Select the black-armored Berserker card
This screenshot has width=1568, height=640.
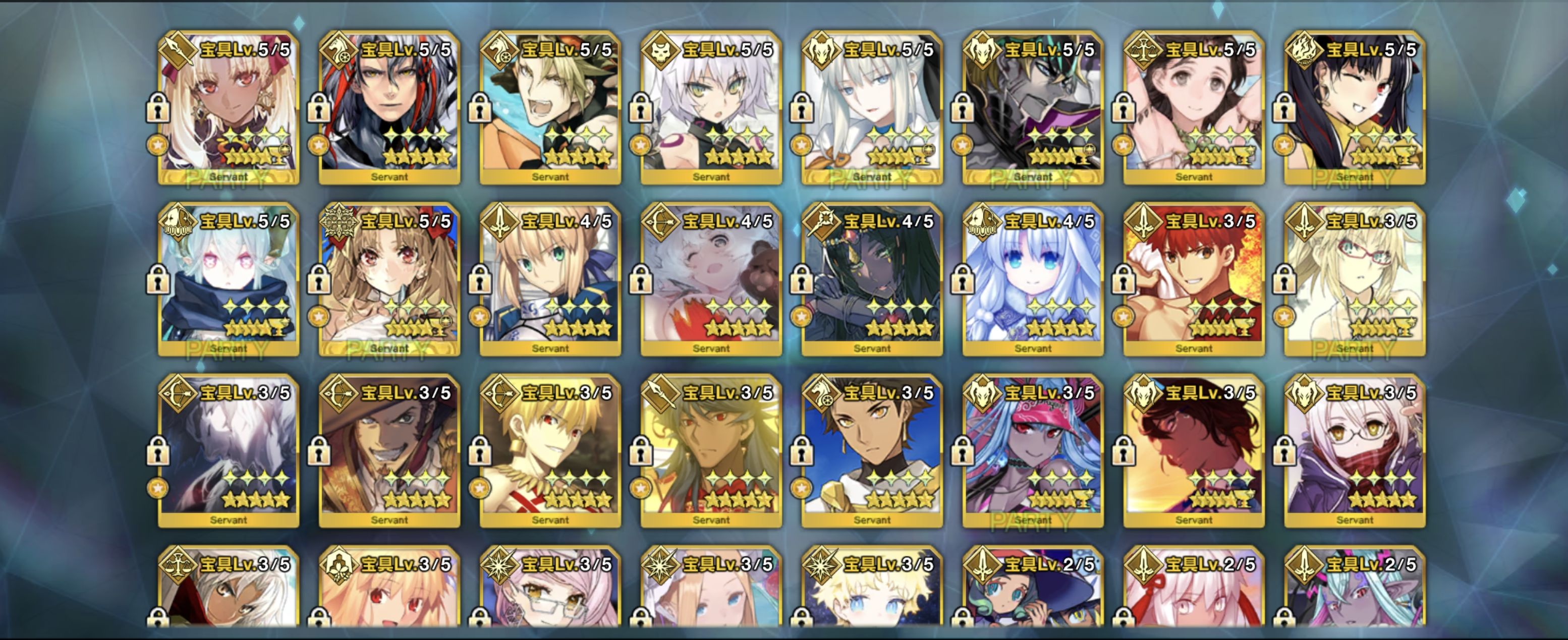point(1033,108)
